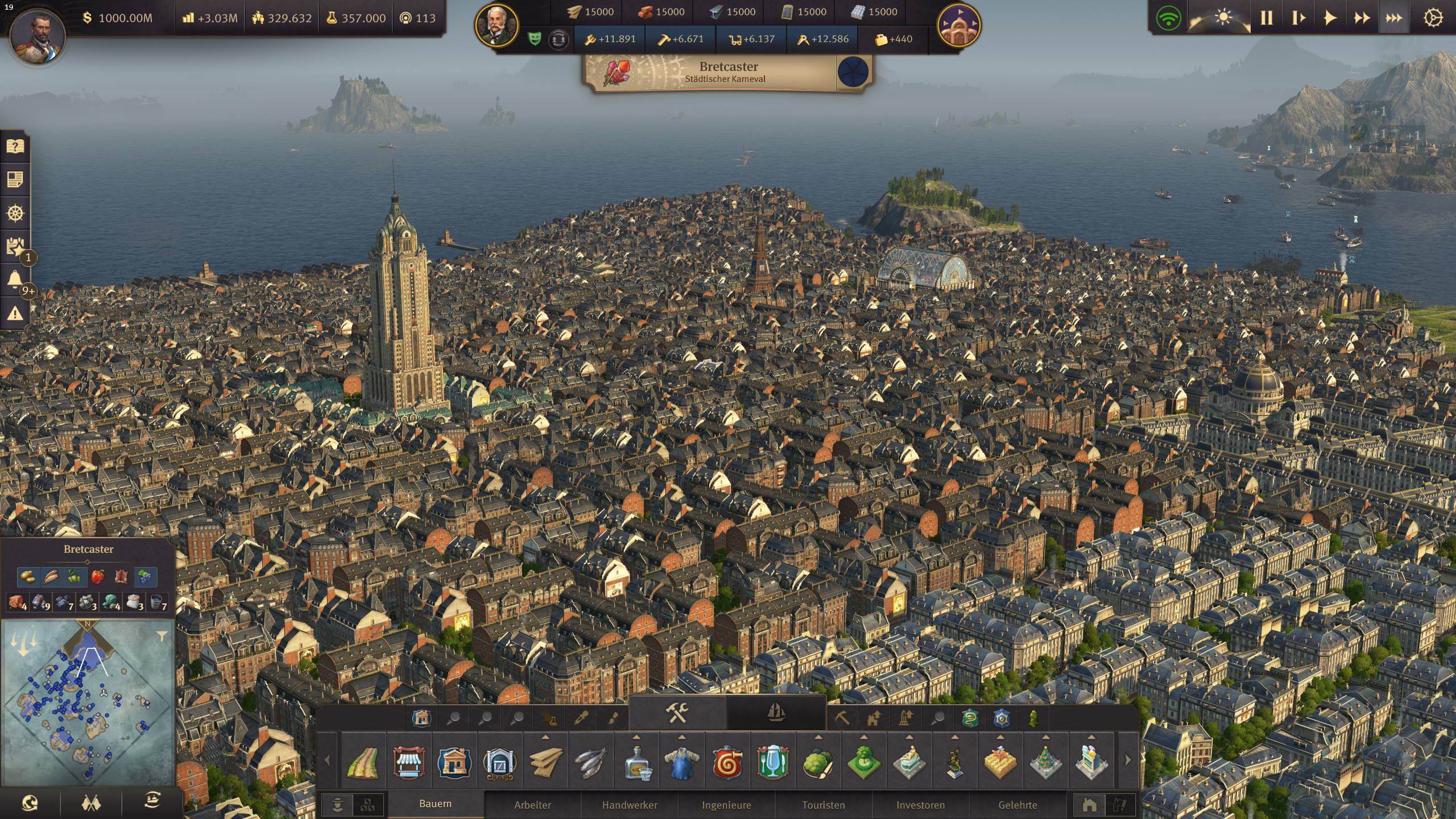Select the Ingenieure population tab
This screenshot has width=1456, height=819.
pyautogui.click(x=726, y=805)
